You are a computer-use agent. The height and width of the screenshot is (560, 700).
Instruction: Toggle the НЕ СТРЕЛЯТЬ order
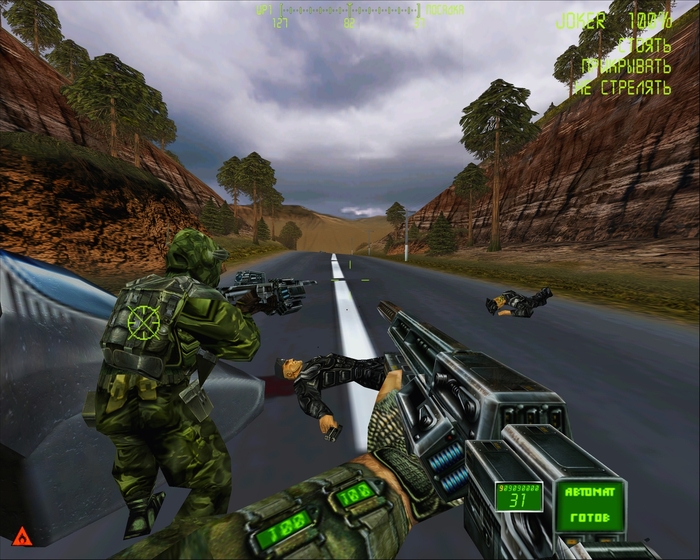[622, 88]
